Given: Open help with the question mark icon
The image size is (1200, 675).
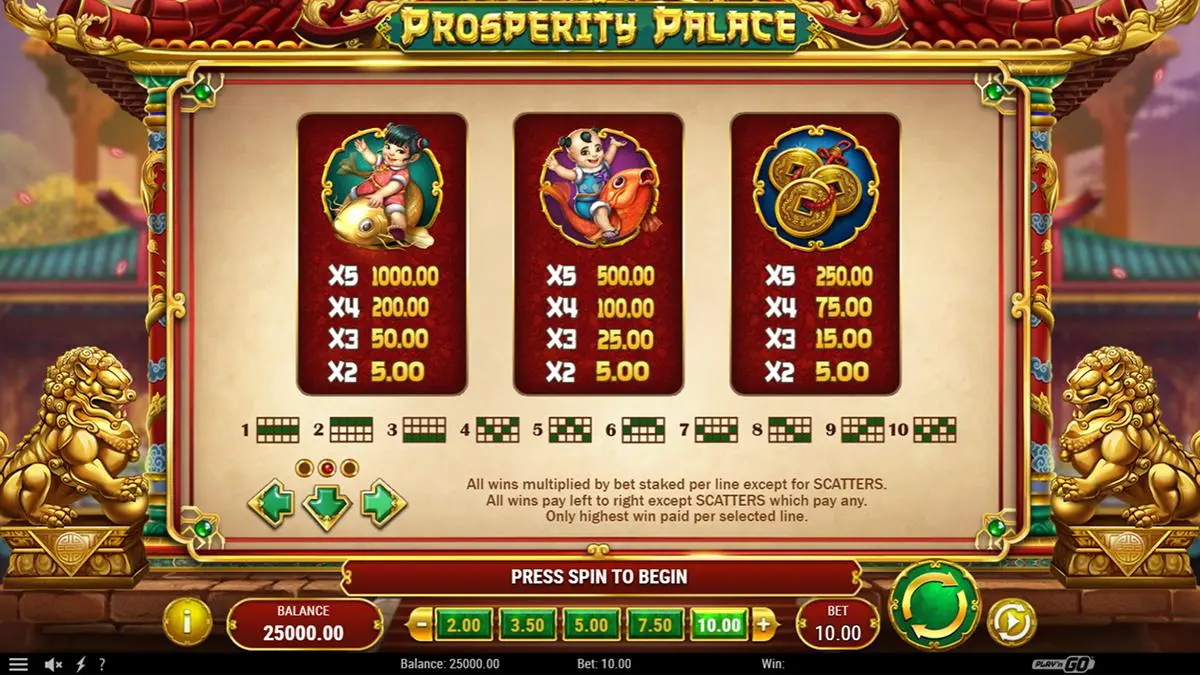Looking at the screenshot, I should [x=101, y=664].
